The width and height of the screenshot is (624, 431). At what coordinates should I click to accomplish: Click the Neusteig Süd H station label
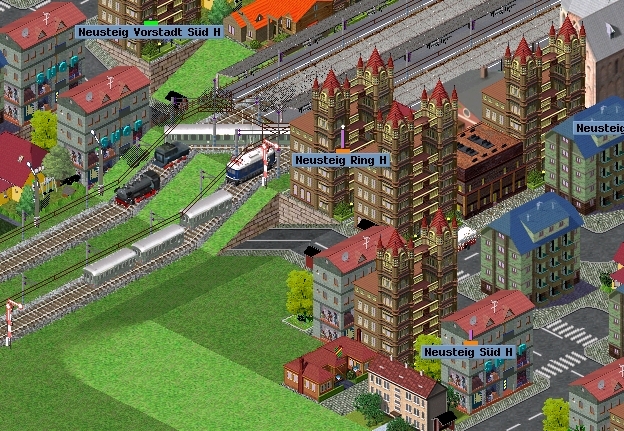click(467, 352)
